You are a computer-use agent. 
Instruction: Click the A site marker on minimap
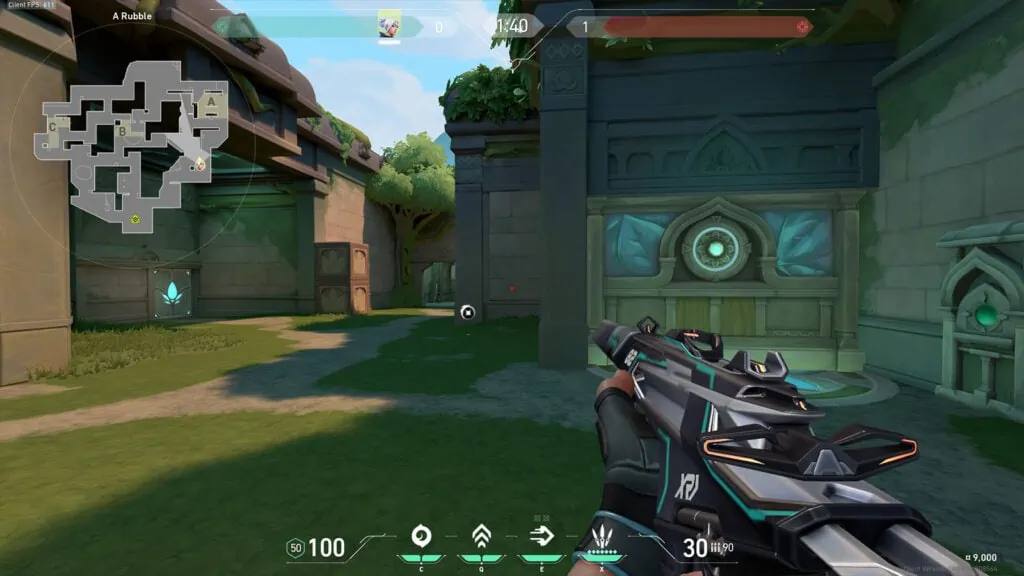pyautogui.click(x=211, y=102)
